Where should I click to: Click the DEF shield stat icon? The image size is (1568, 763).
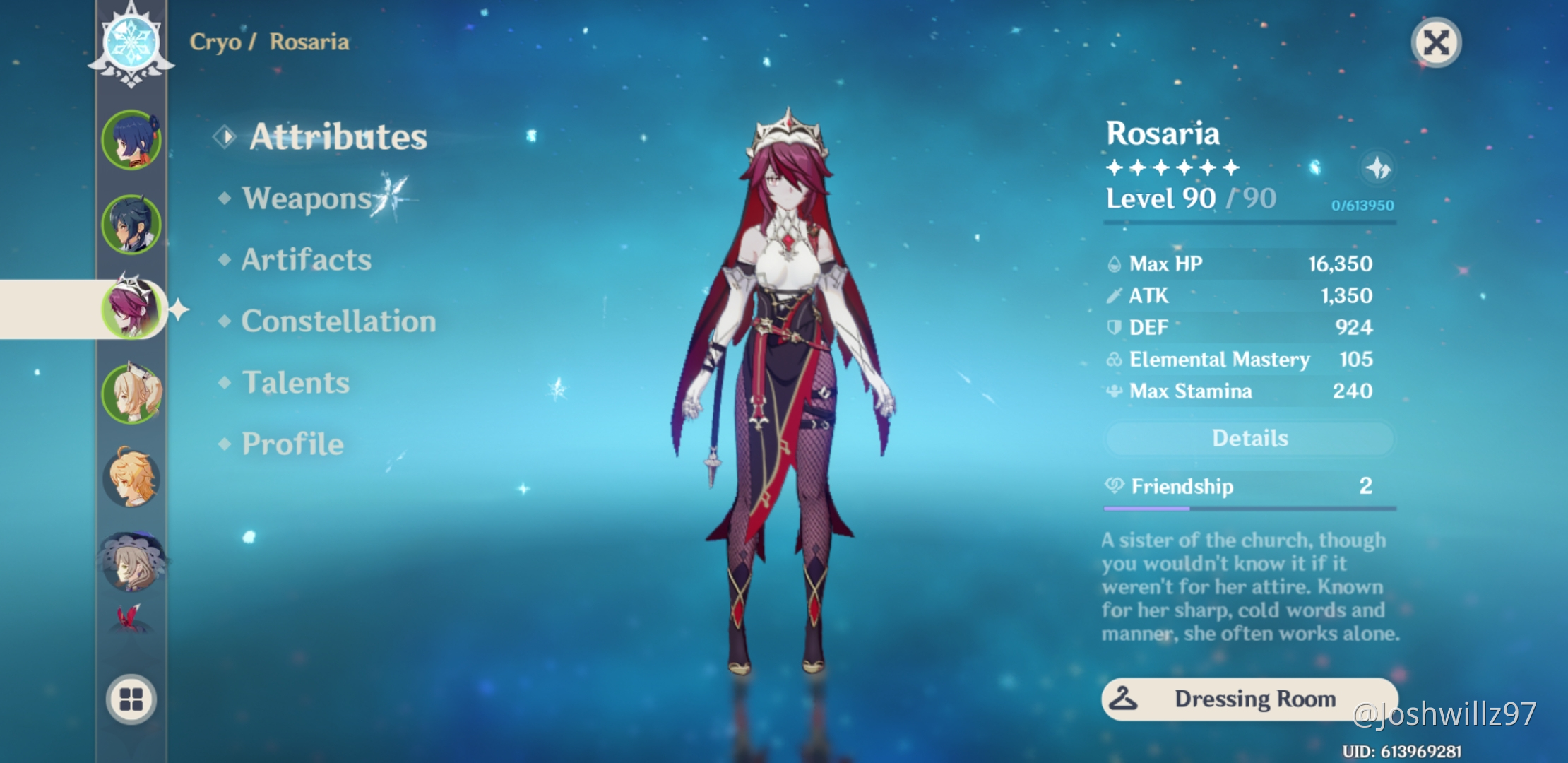click(x=1114, y=326)
